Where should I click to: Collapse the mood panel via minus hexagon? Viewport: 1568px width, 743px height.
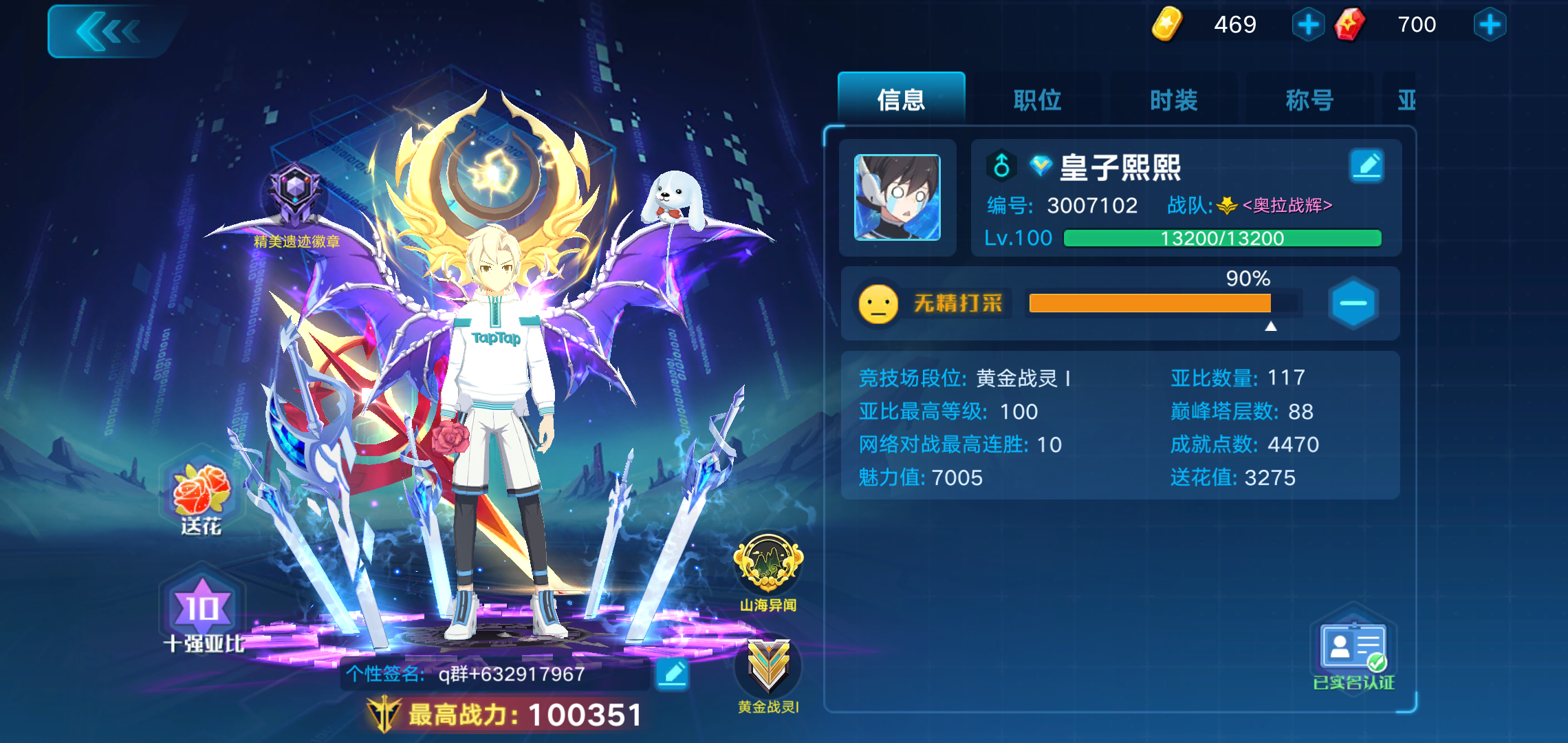(1354, 303)
